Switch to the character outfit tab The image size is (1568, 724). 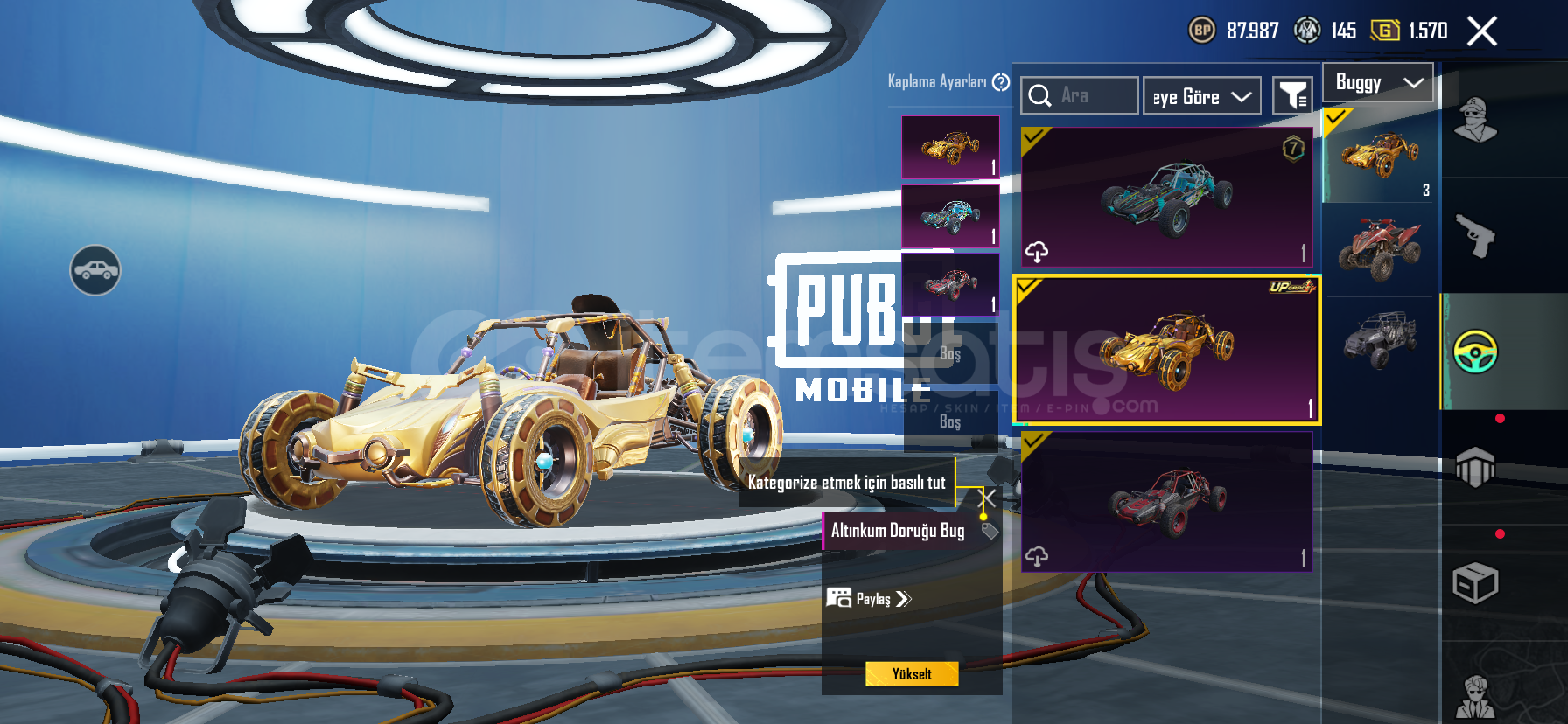(1475, 121)
